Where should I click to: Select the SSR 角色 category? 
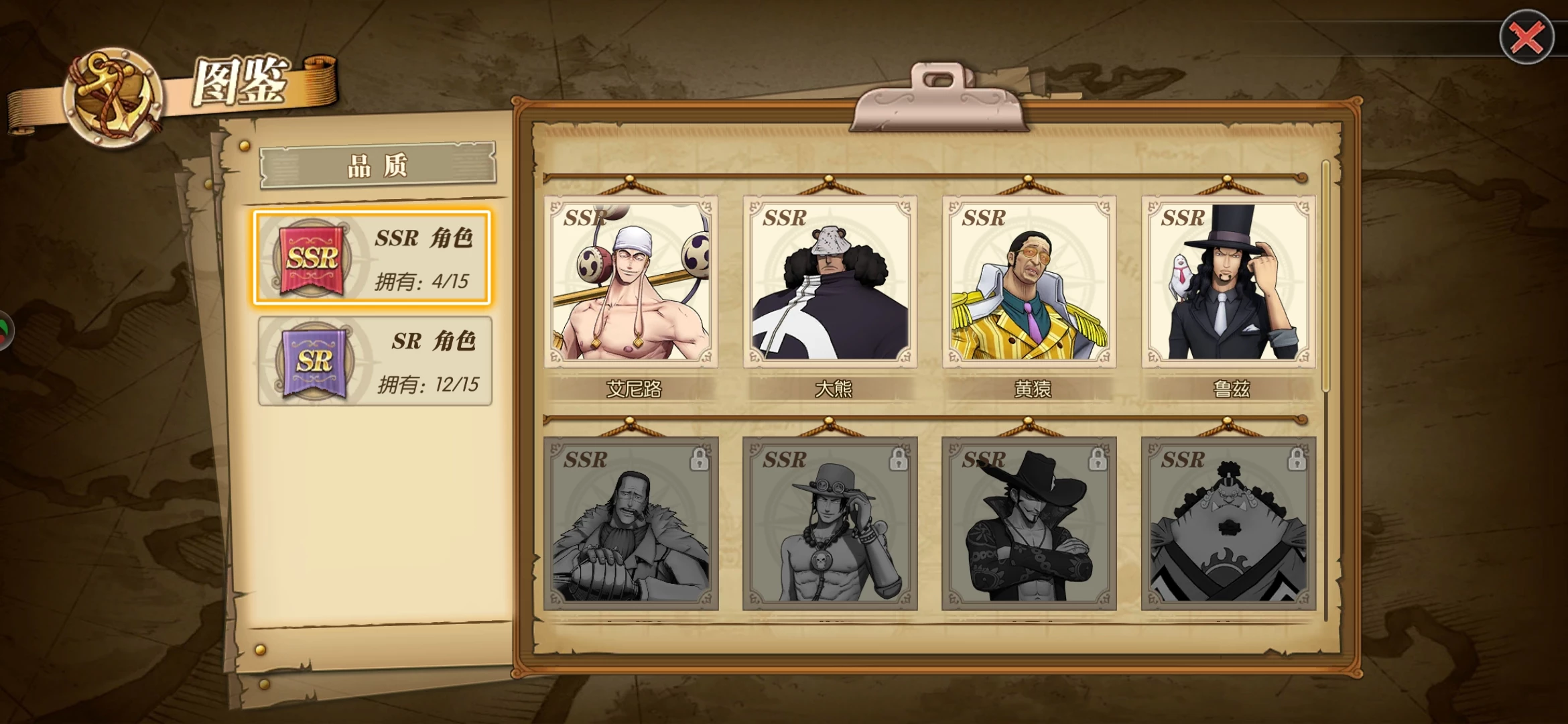point(372,258)
